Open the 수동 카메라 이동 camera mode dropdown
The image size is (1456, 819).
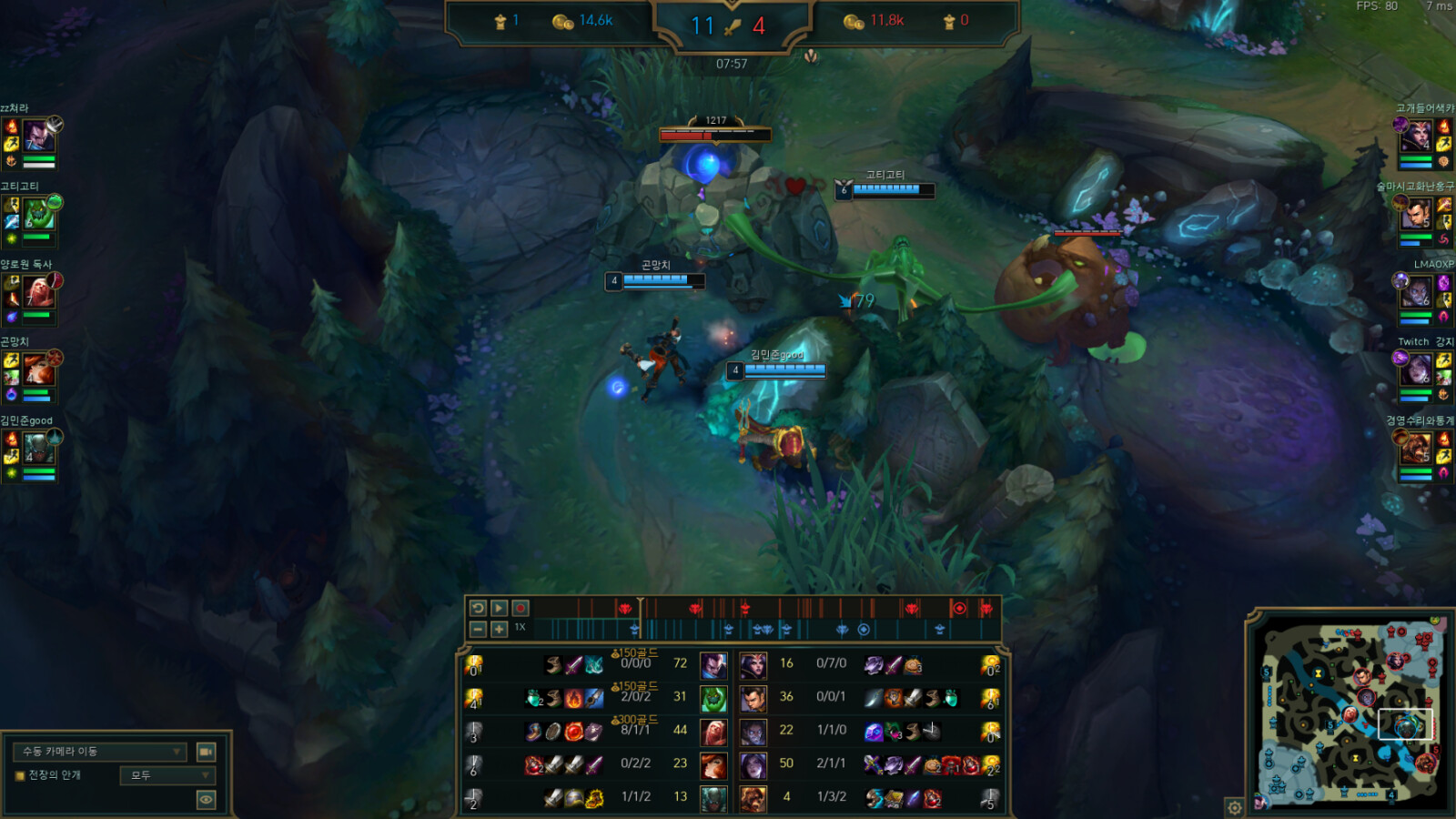click(100, 752)
